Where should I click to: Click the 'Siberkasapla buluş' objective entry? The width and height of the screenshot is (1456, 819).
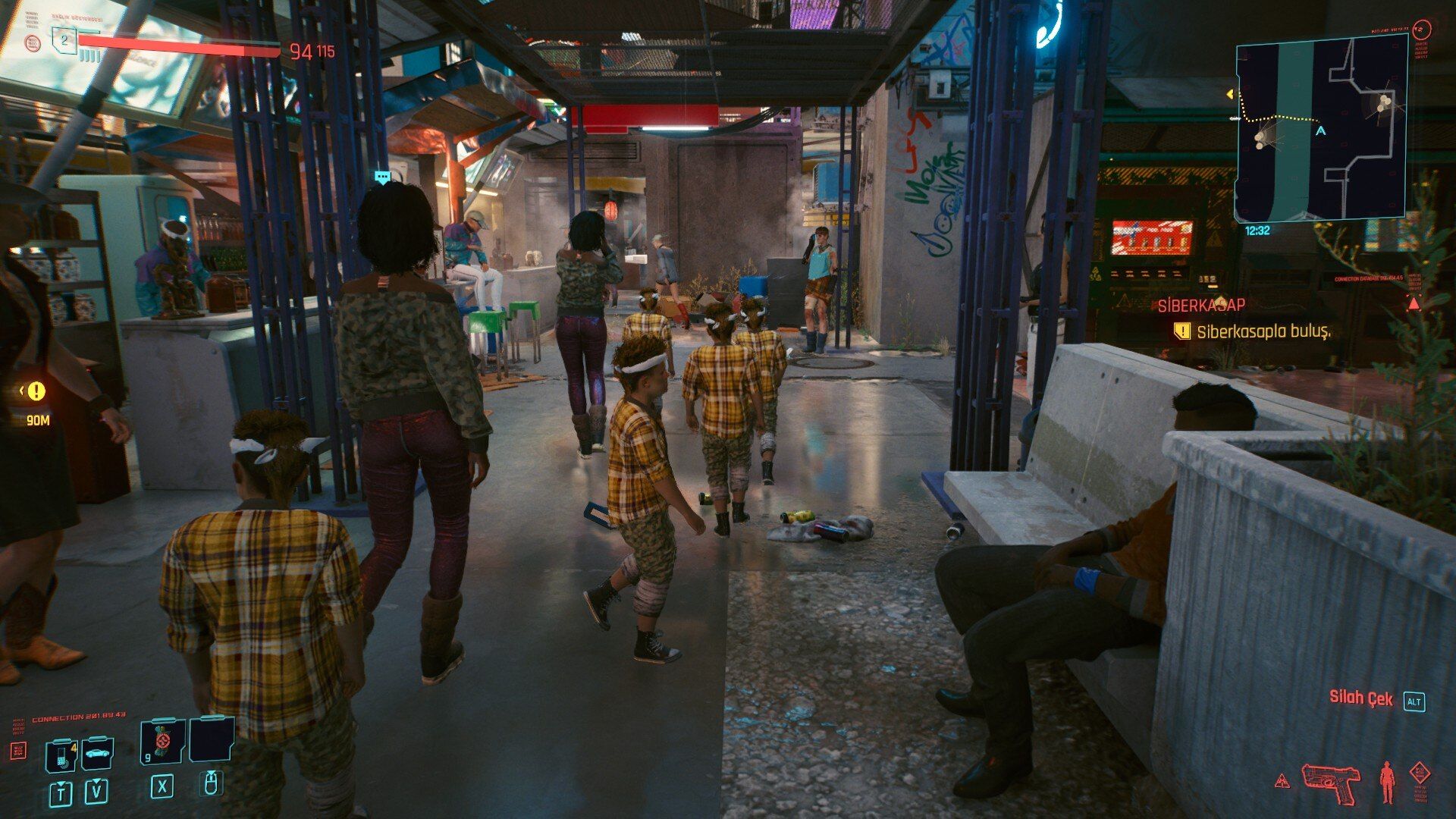pyautogui.click(x=1262, y=331)
